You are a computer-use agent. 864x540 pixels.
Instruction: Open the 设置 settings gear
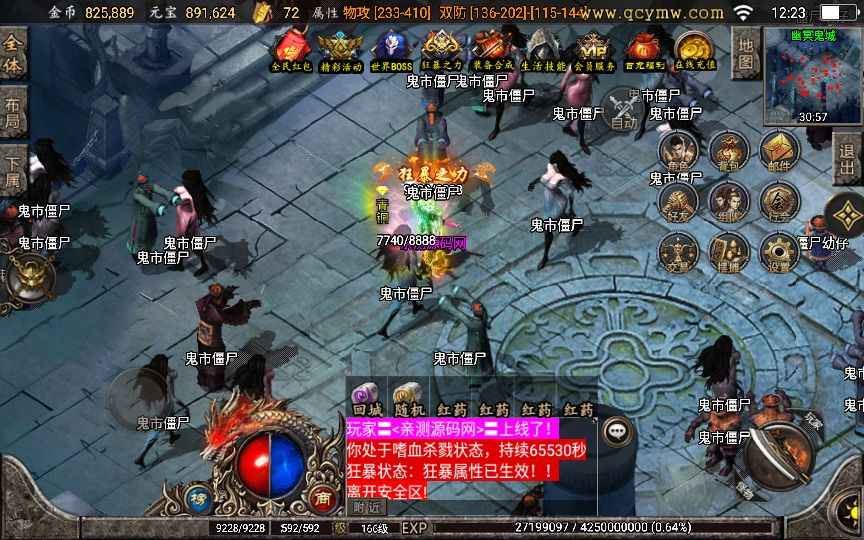(779, 253)
